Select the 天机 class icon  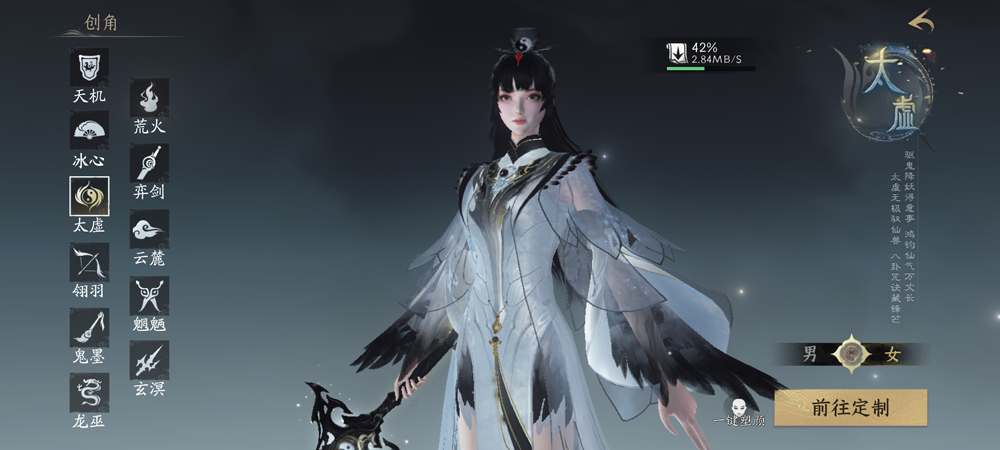pos(89,67)
